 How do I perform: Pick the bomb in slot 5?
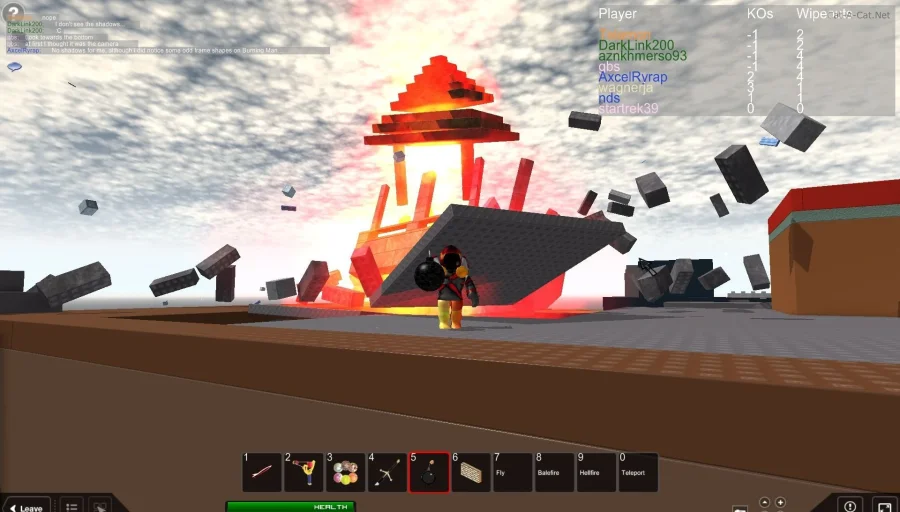(x=429, y=472)
